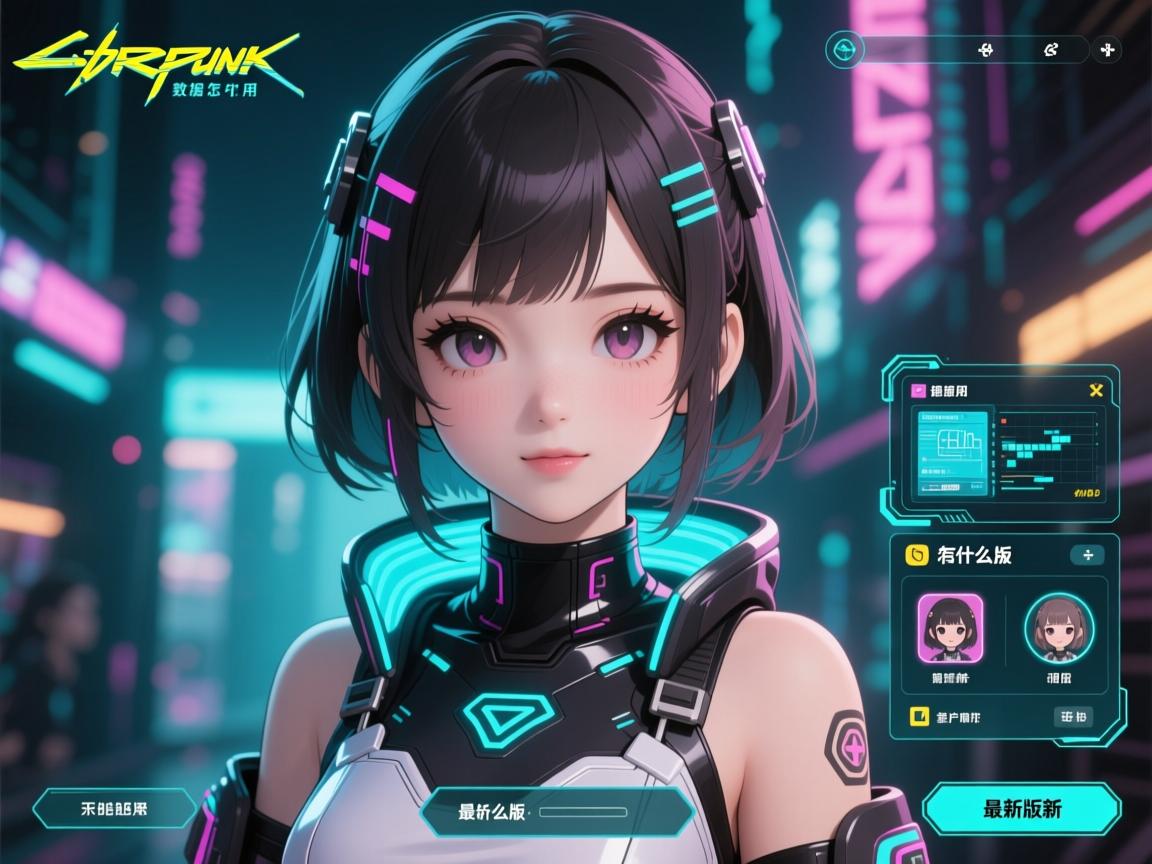Click the yellow square icon in avatar panel footer
The image size is (1152, 864).
(x=915, y=716)
